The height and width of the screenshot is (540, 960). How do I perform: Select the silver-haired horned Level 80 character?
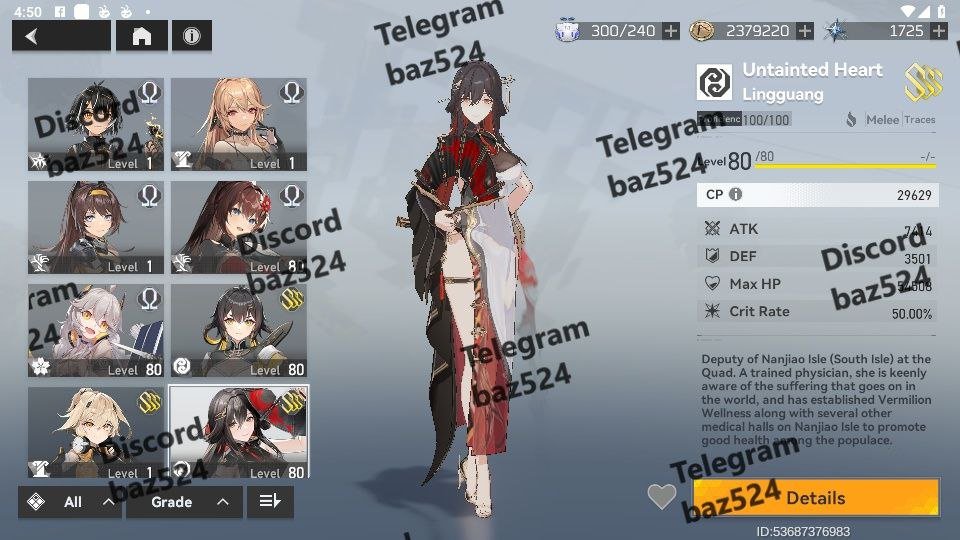coord(96,330)
